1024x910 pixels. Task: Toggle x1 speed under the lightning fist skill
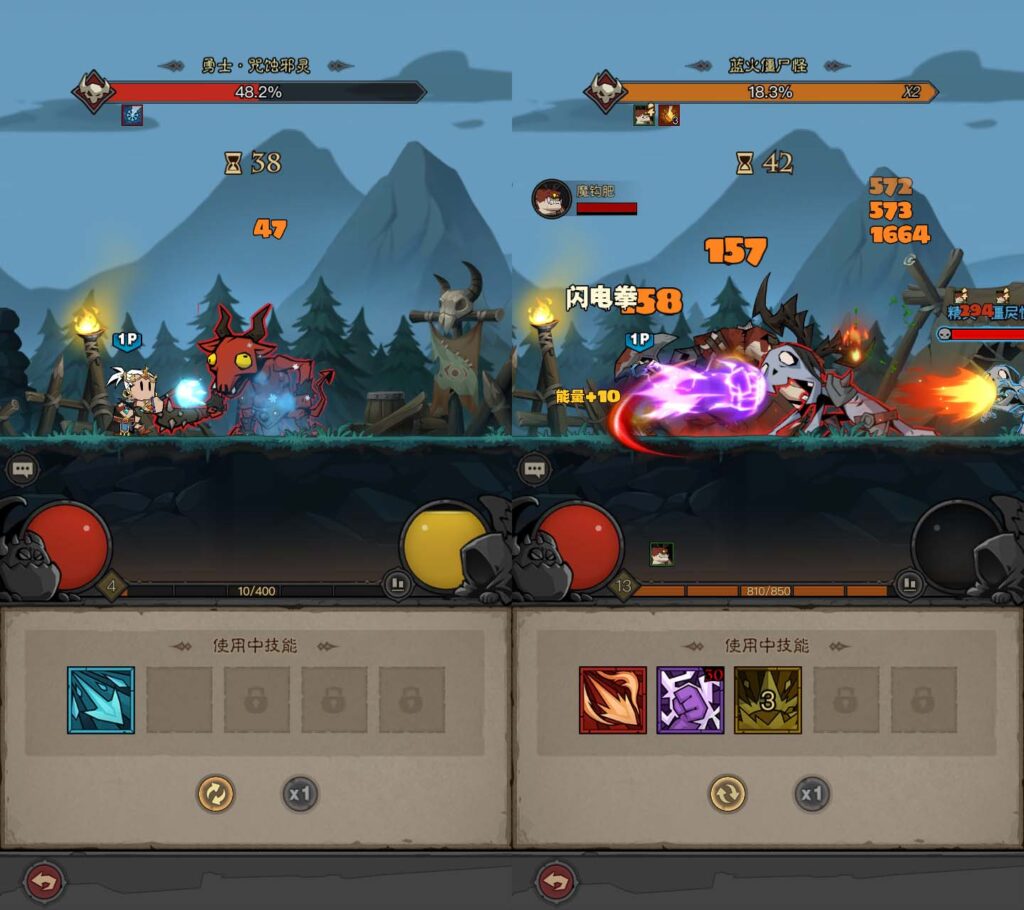point(812,795)
